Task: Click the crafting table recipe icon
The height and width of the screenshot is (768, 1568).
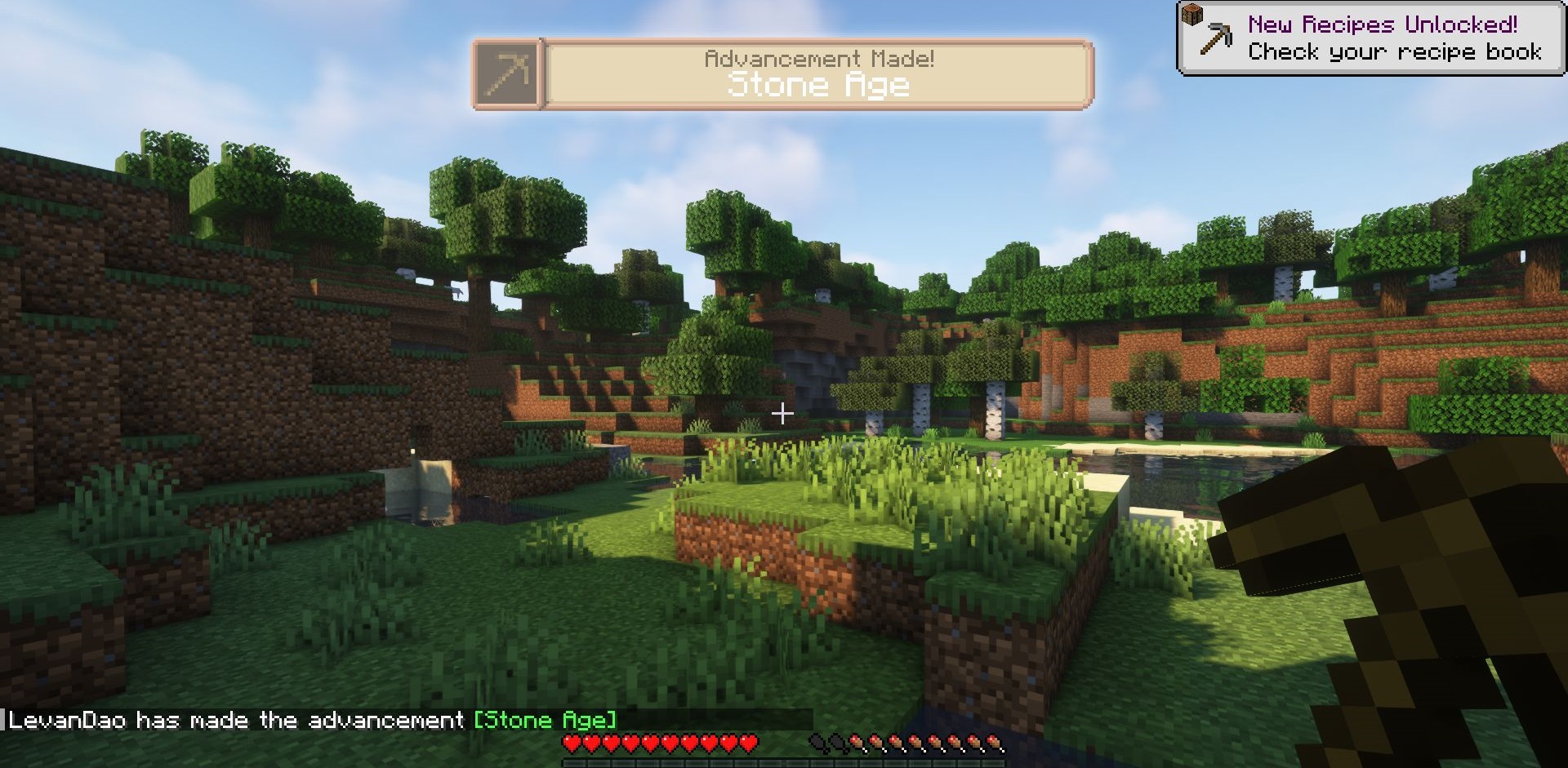Action: coord(1193,14)
